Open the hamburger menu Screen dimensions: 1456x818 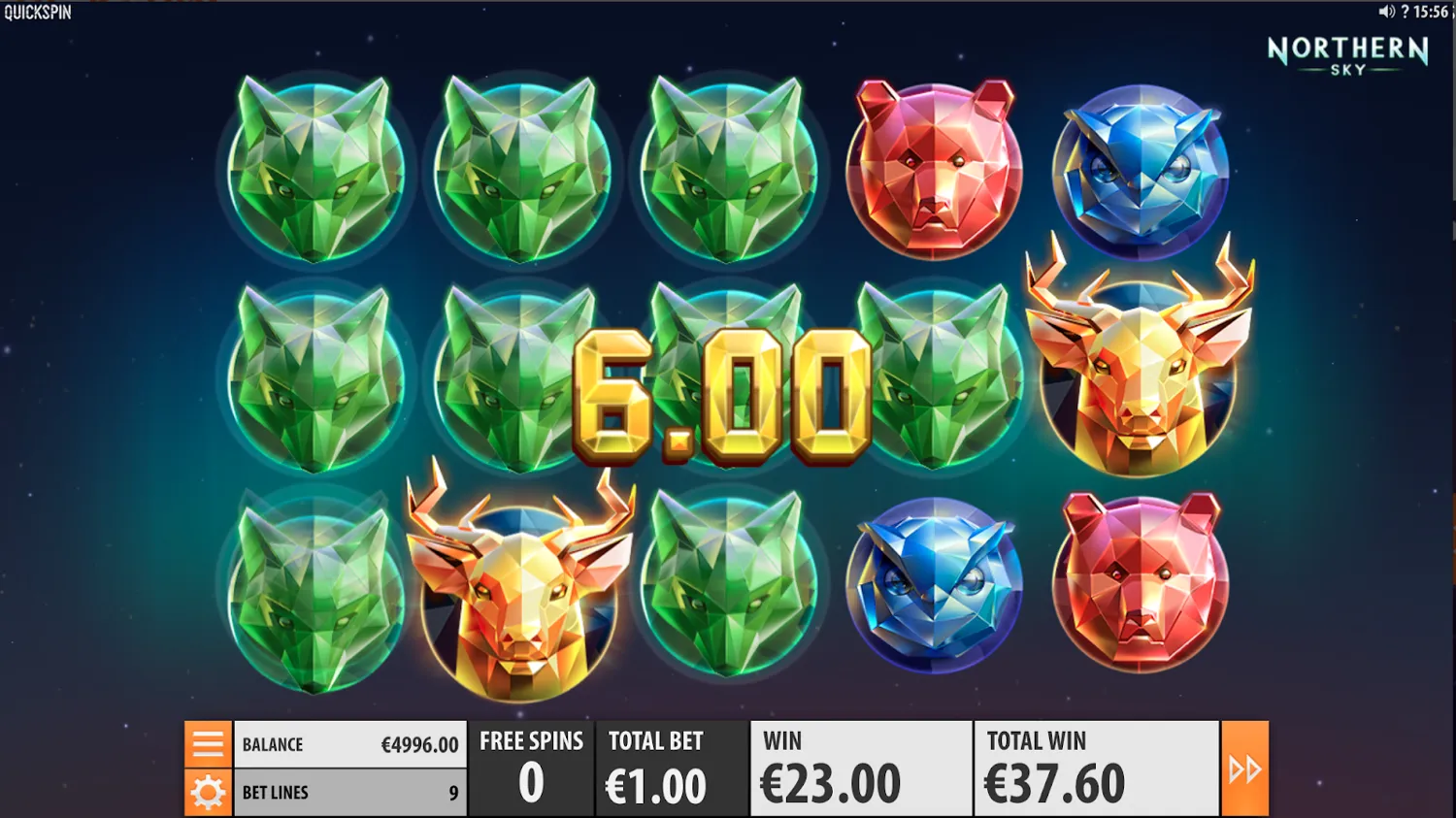pos(207,743)
